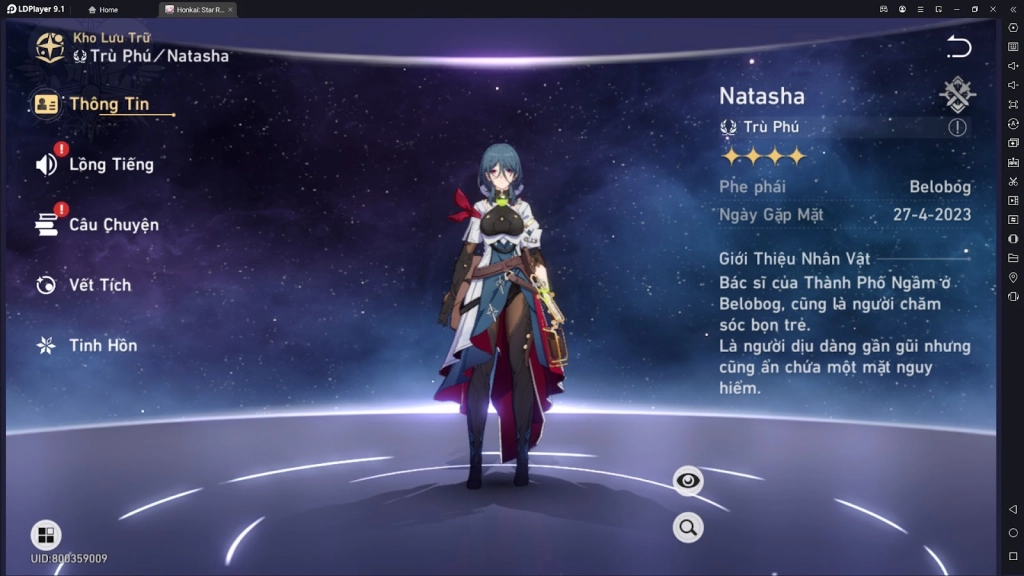This screenshot has width=1024, height=576.
Task: Click the info icon beside Trù Phú
Action: point(957,127)
